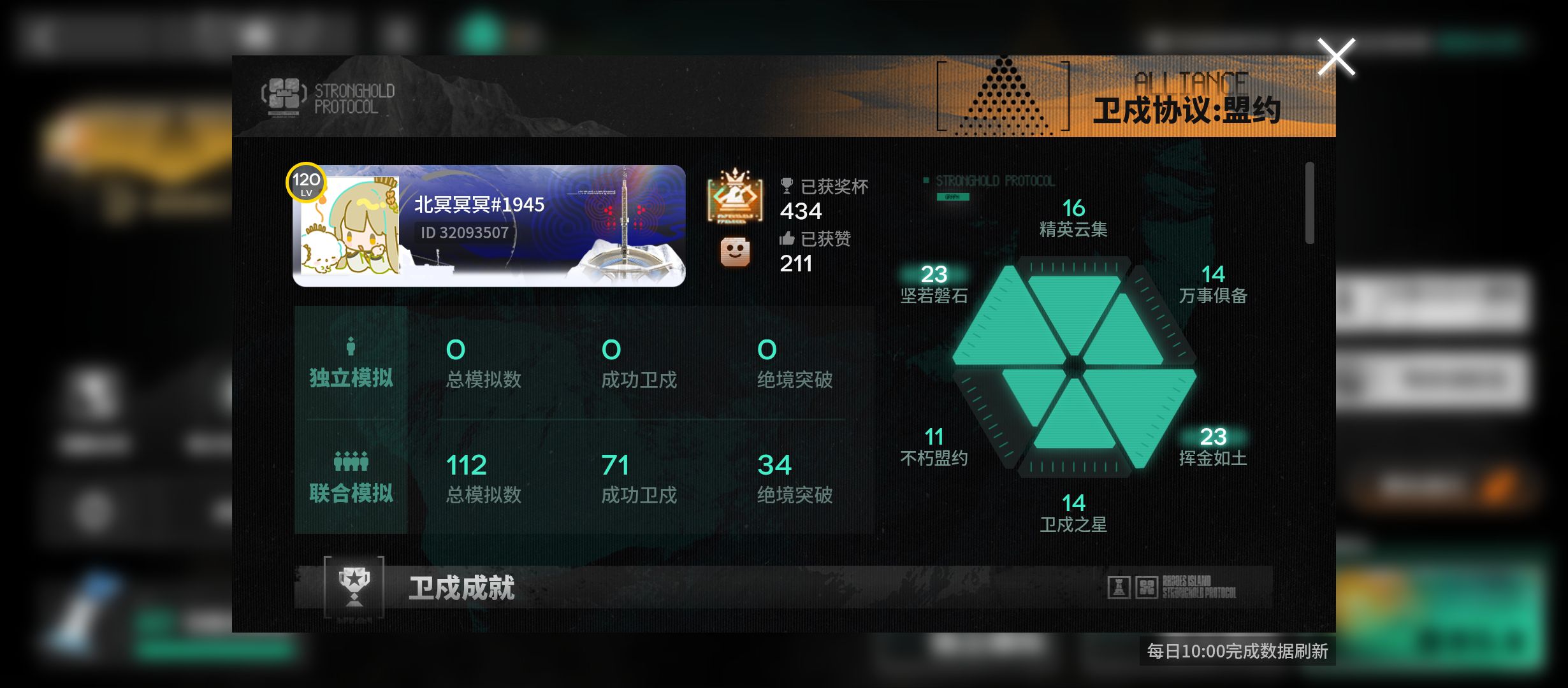
Task: Open the 卫戍成就 achievements section
Action: [x=461, y=587]
